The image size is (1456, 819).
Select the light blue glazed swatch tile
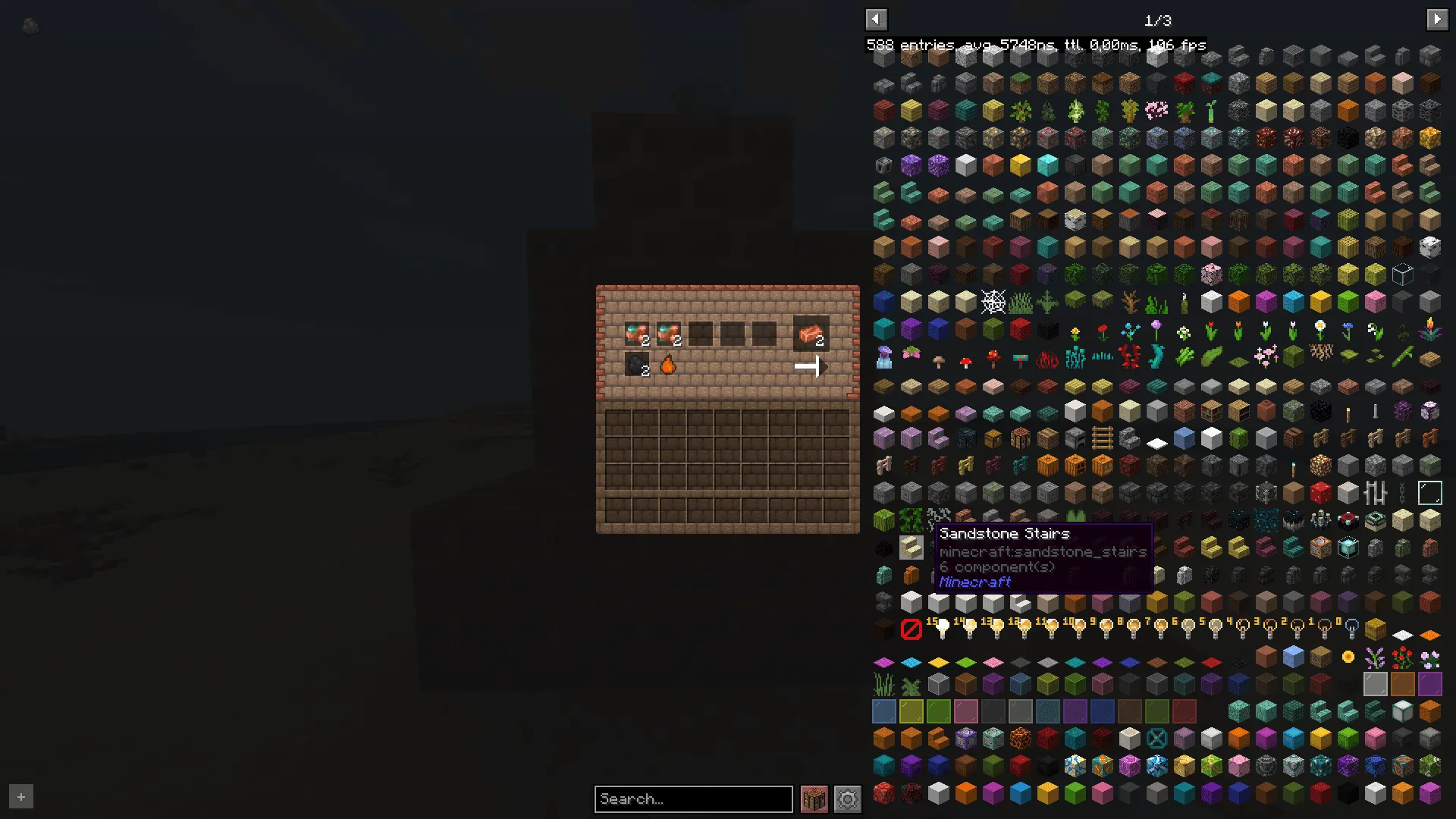[x=883, y=711]
